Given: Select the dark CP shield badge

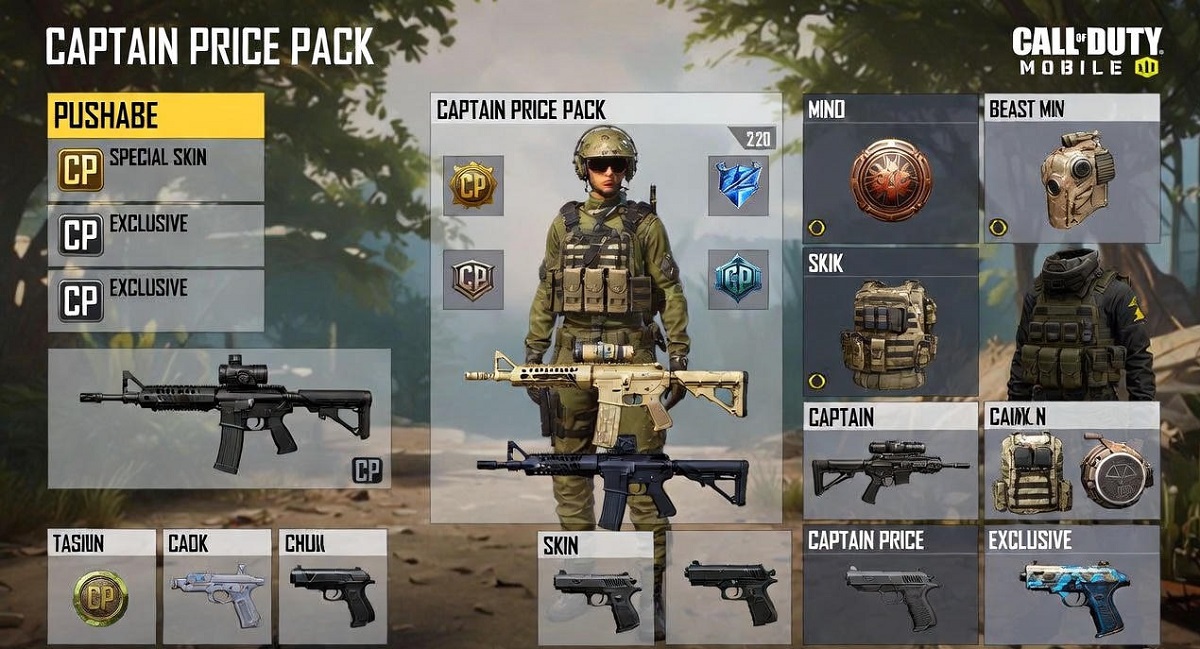Looking at the screenshot, I should (x=473, y=279).
